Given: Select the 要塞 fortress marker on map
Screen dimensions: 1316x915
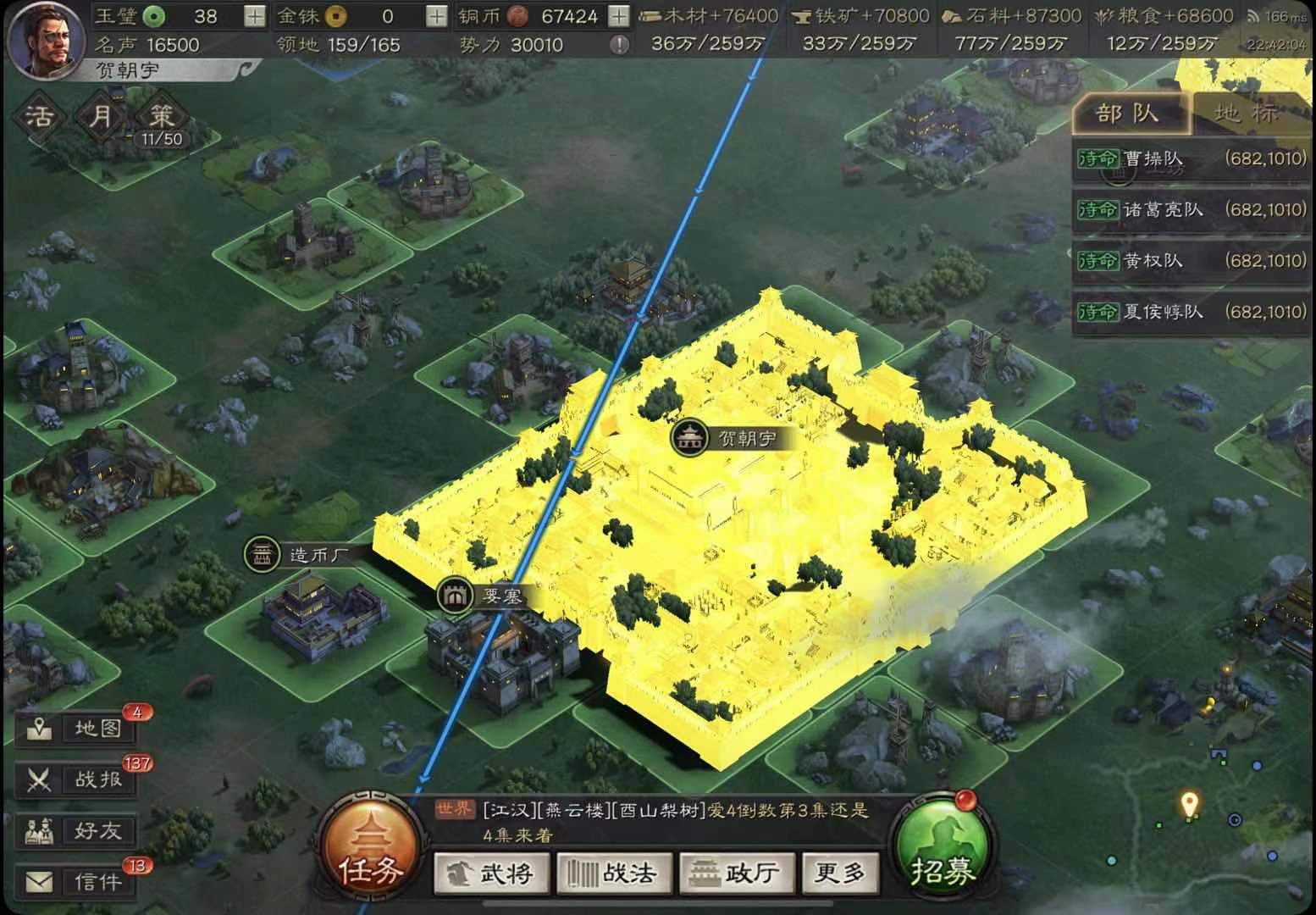Looking at the screenshot, I should [x=455, y=595].
